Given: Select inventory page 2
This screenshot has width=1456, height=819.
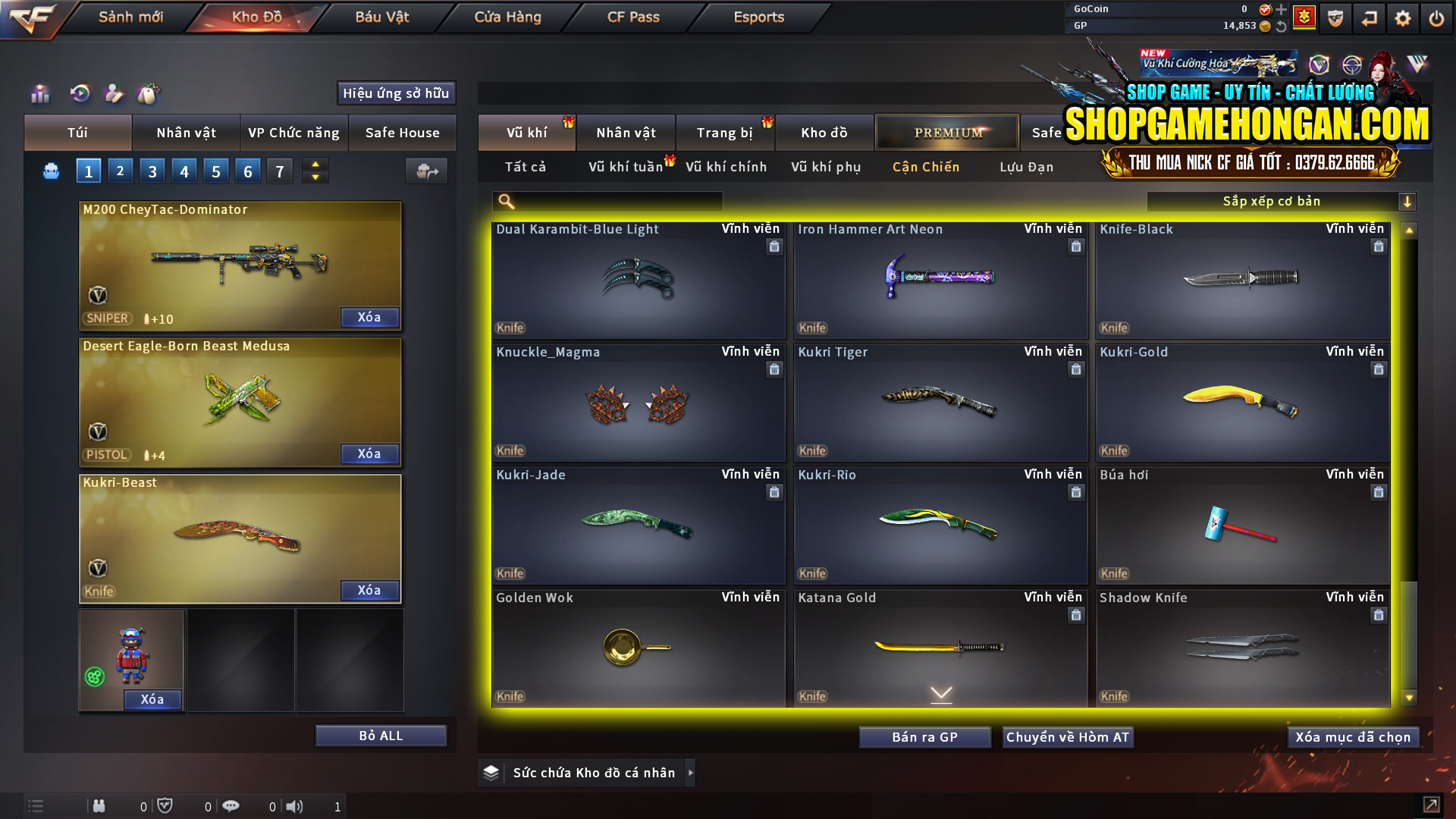Looking at the screenshot, I should [120, 171].
